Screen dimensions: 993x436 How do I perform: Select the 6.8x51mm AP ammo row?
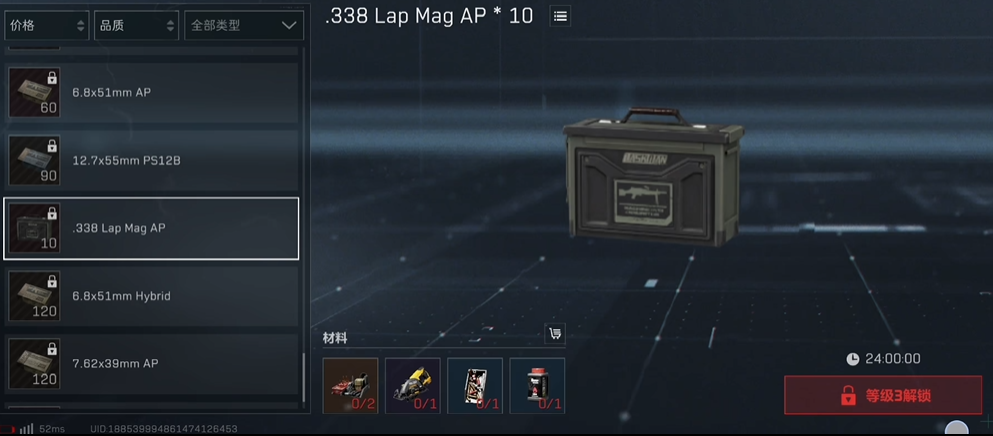[152, 93]
